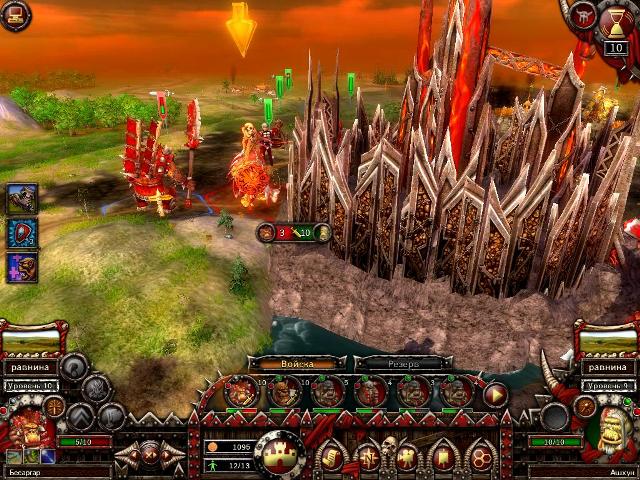Screen dimensions: 640x480
Task: Switch to the Войска tab
Action: [296, 364]
